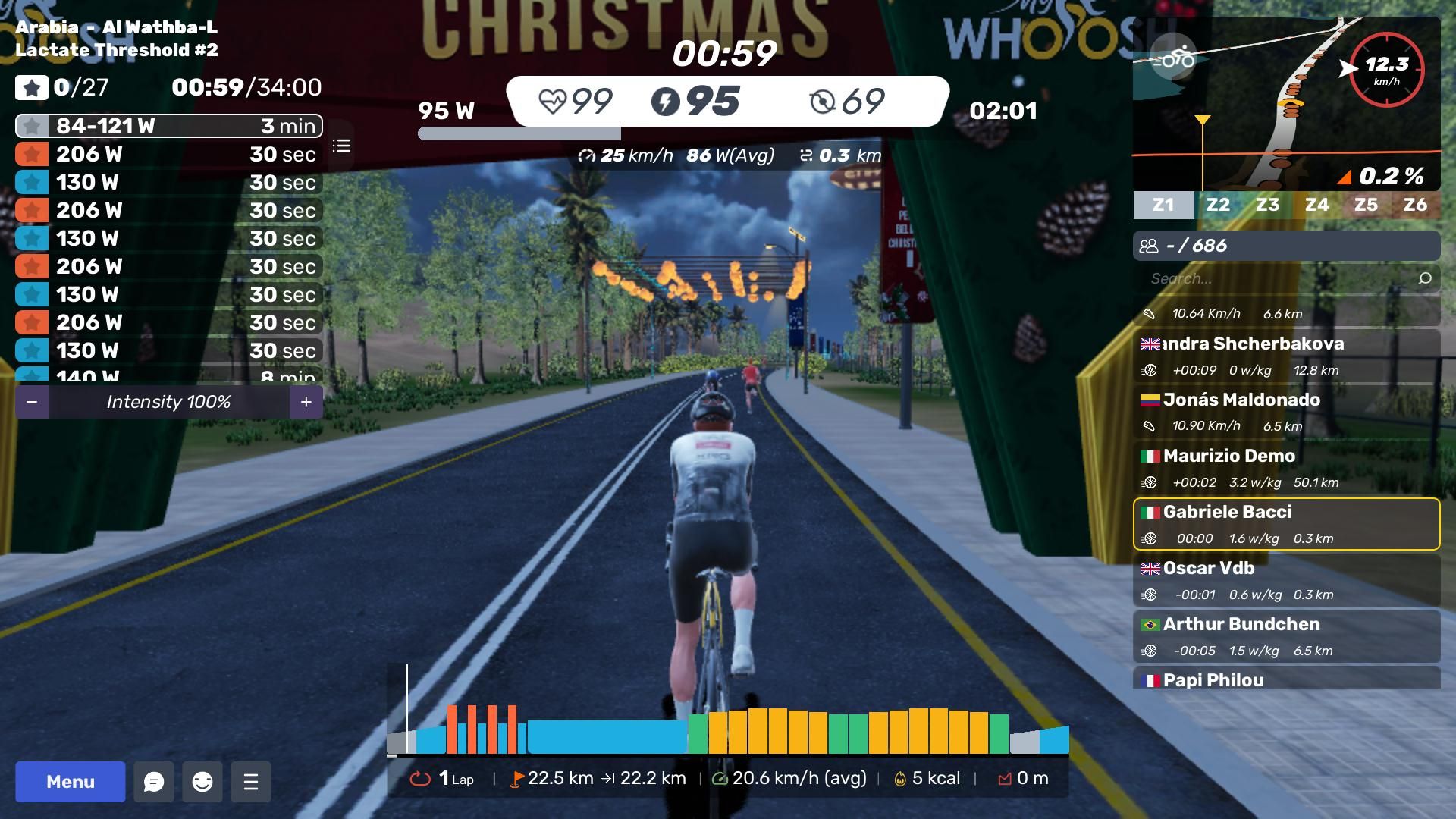Select the 84-121 W warm-up step
The image size is (1456, 819).
[x=168, y=126]
